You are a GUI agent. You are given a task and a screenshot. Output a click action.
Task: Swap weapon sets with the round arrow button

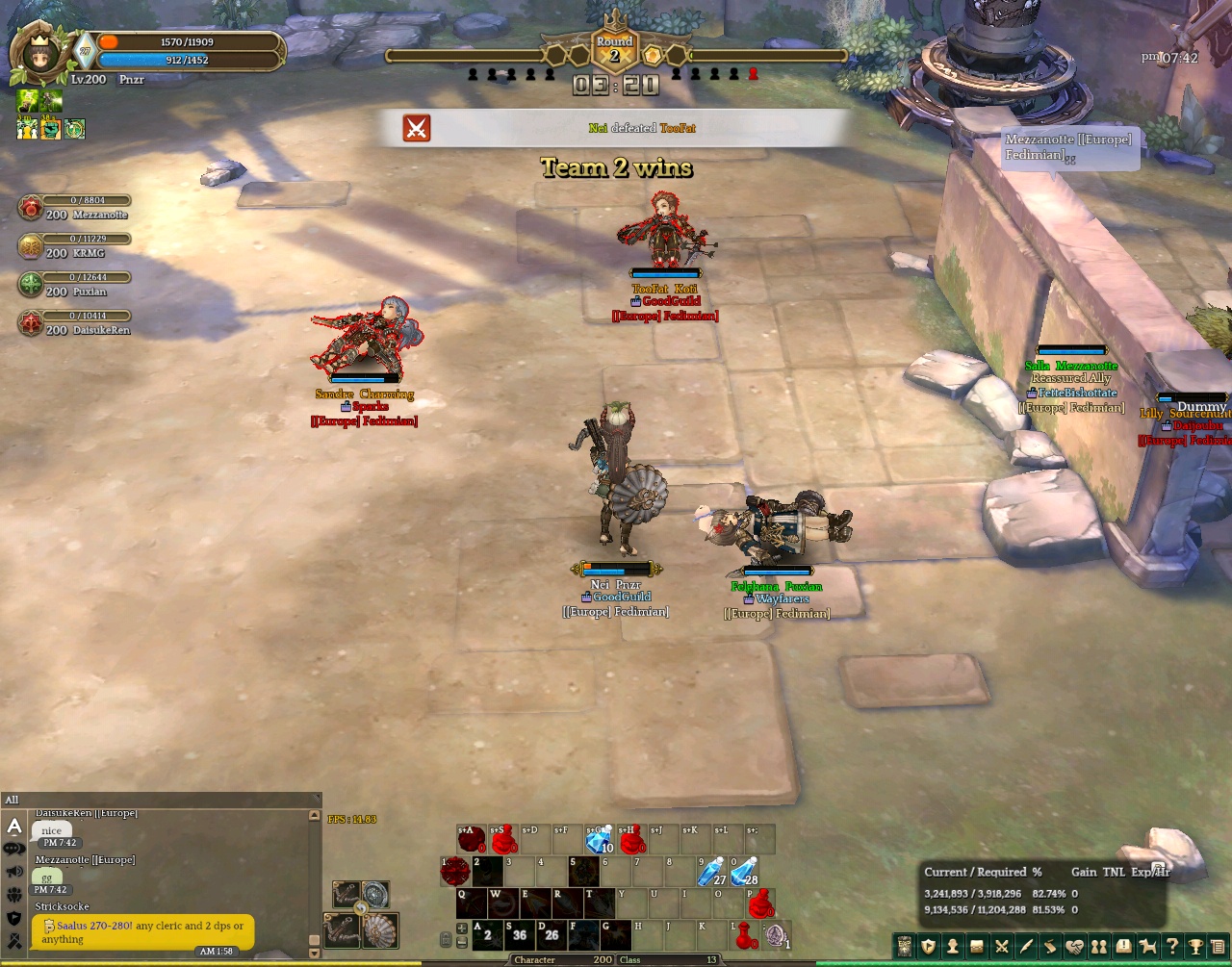(x=361, y=907)
